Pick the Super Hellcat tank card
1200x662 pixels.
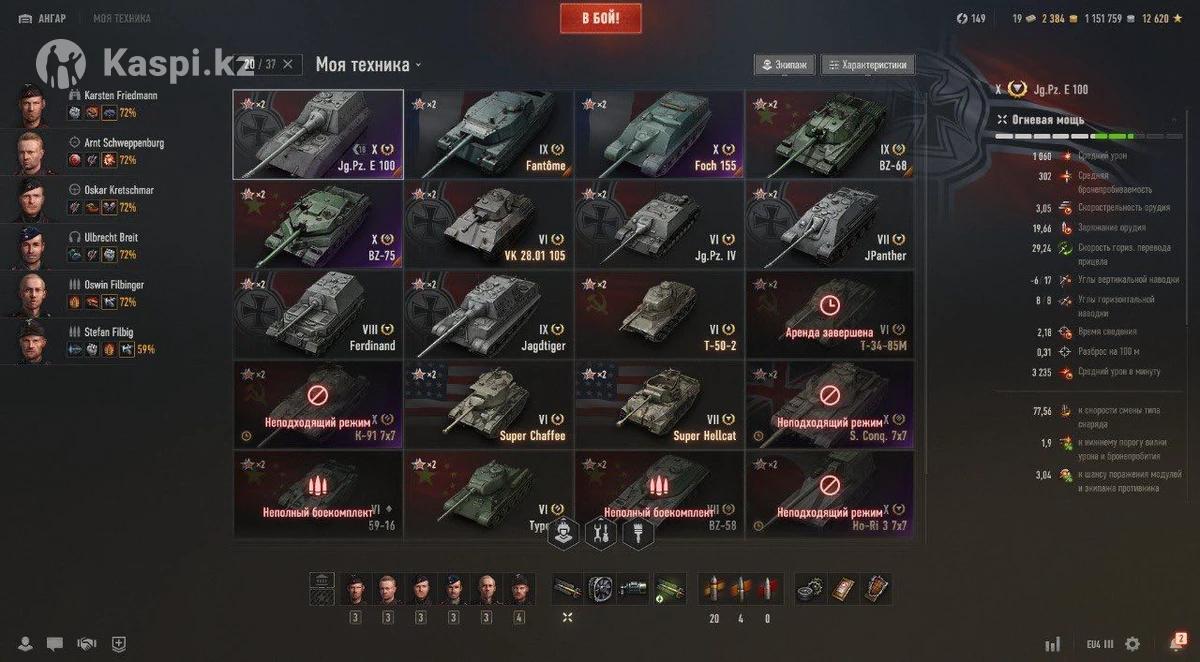tap(659, 404)
